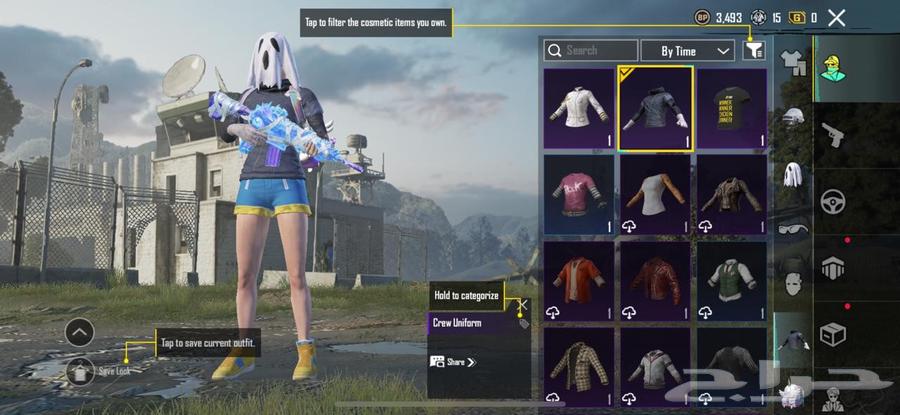Open the steering wheel vehicles section
Image resolution: width=900 pixels, height=415 pixels.
point(833,202)
